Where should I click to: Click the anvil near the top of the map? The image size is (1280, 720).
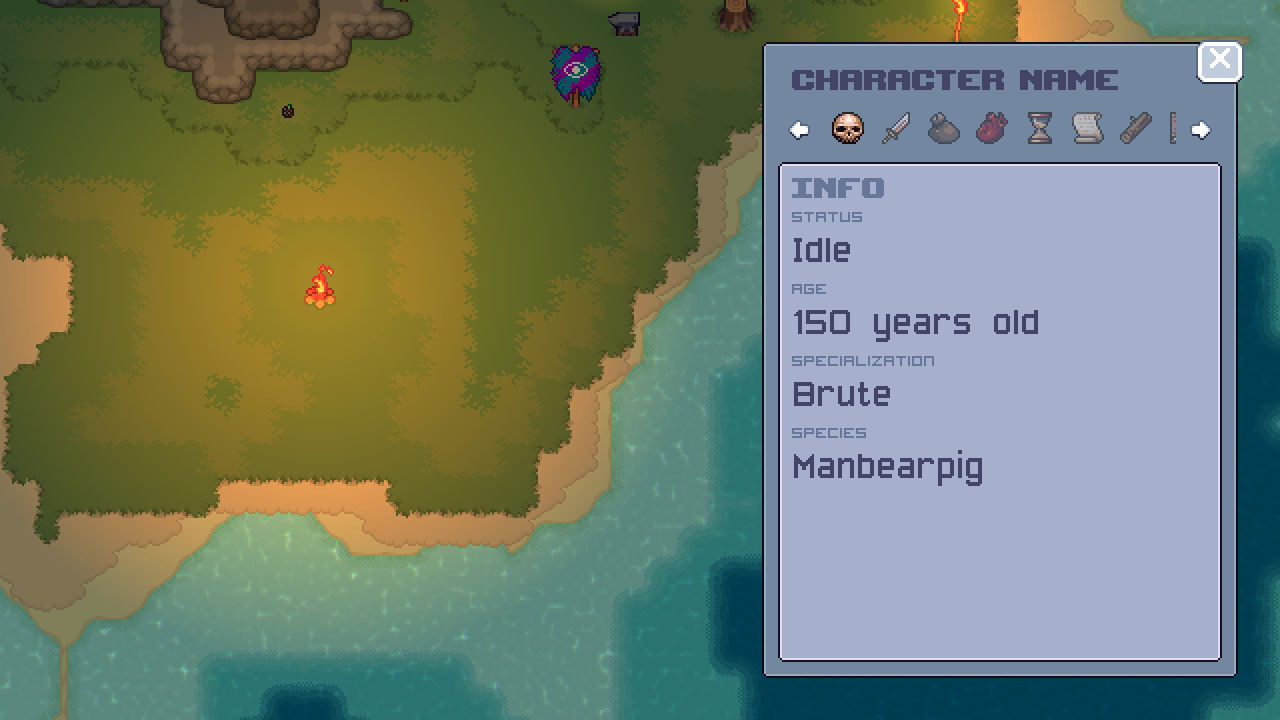[622, 22]
